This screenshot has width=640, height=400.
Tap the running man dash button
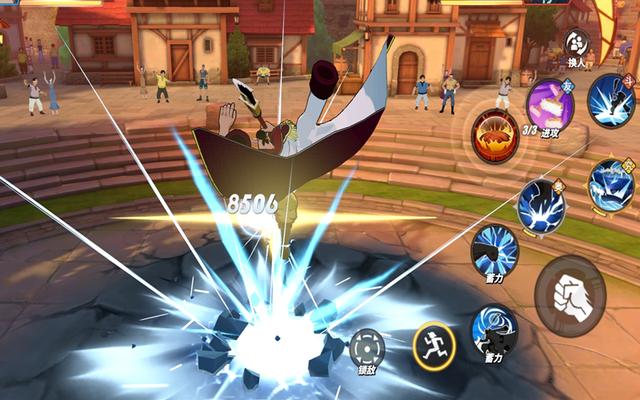(x=434, y=345)
